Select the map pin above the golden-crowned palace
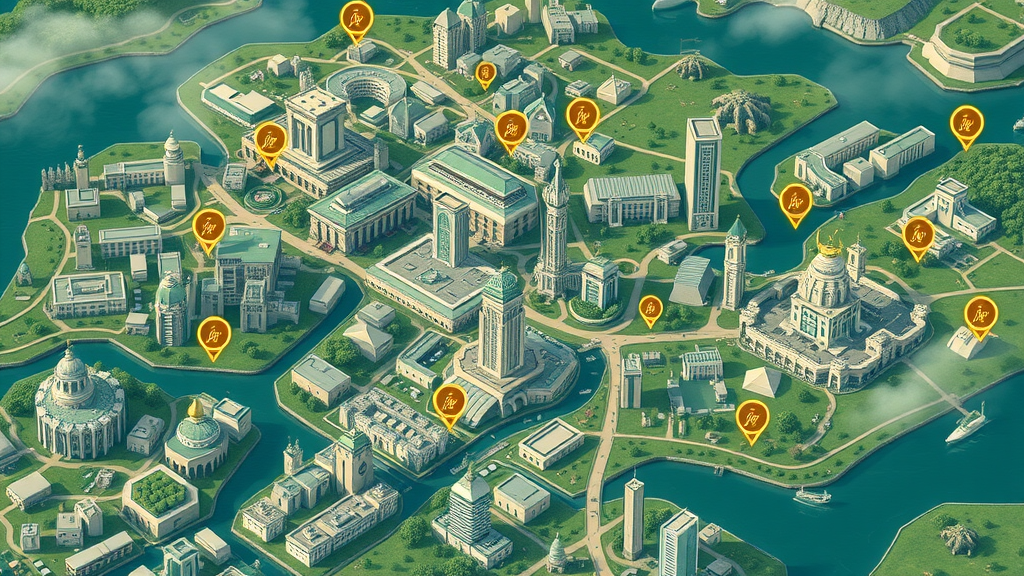The height and width of the screenshot is (576, 1024). (795, 202)
